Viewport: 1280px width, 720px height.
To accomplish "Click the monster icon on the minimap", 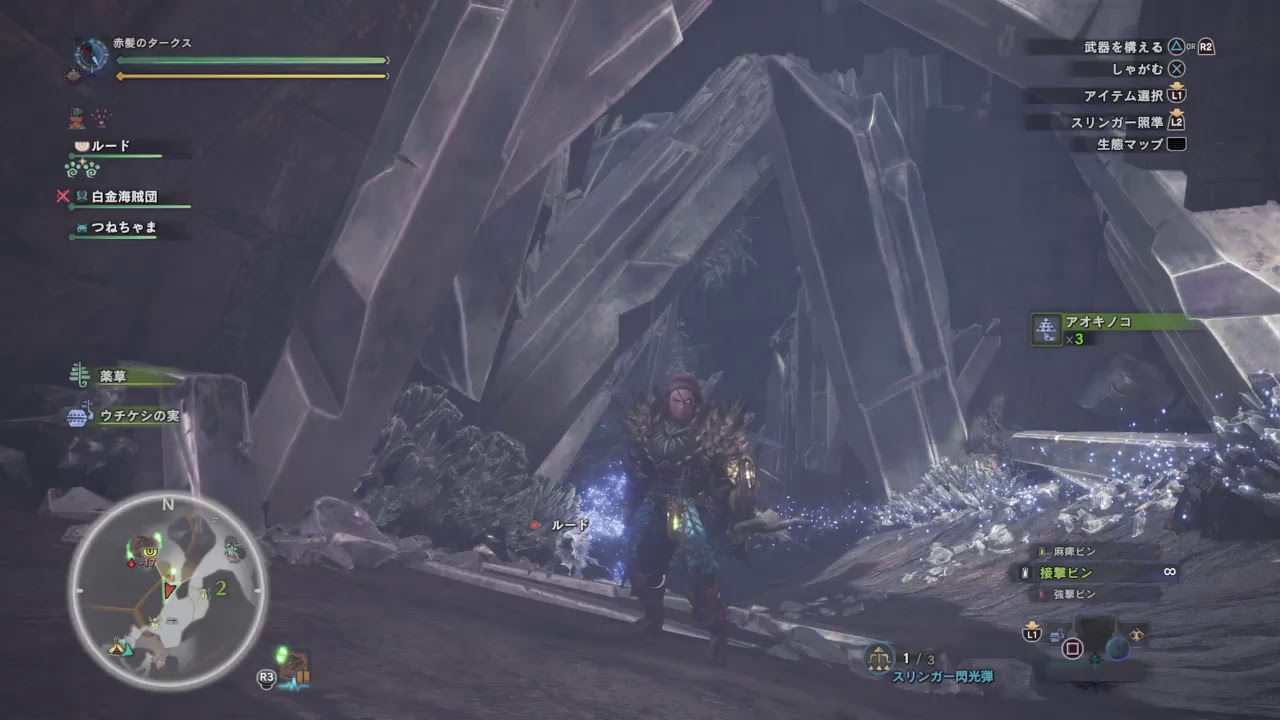I will coord(150,551).
